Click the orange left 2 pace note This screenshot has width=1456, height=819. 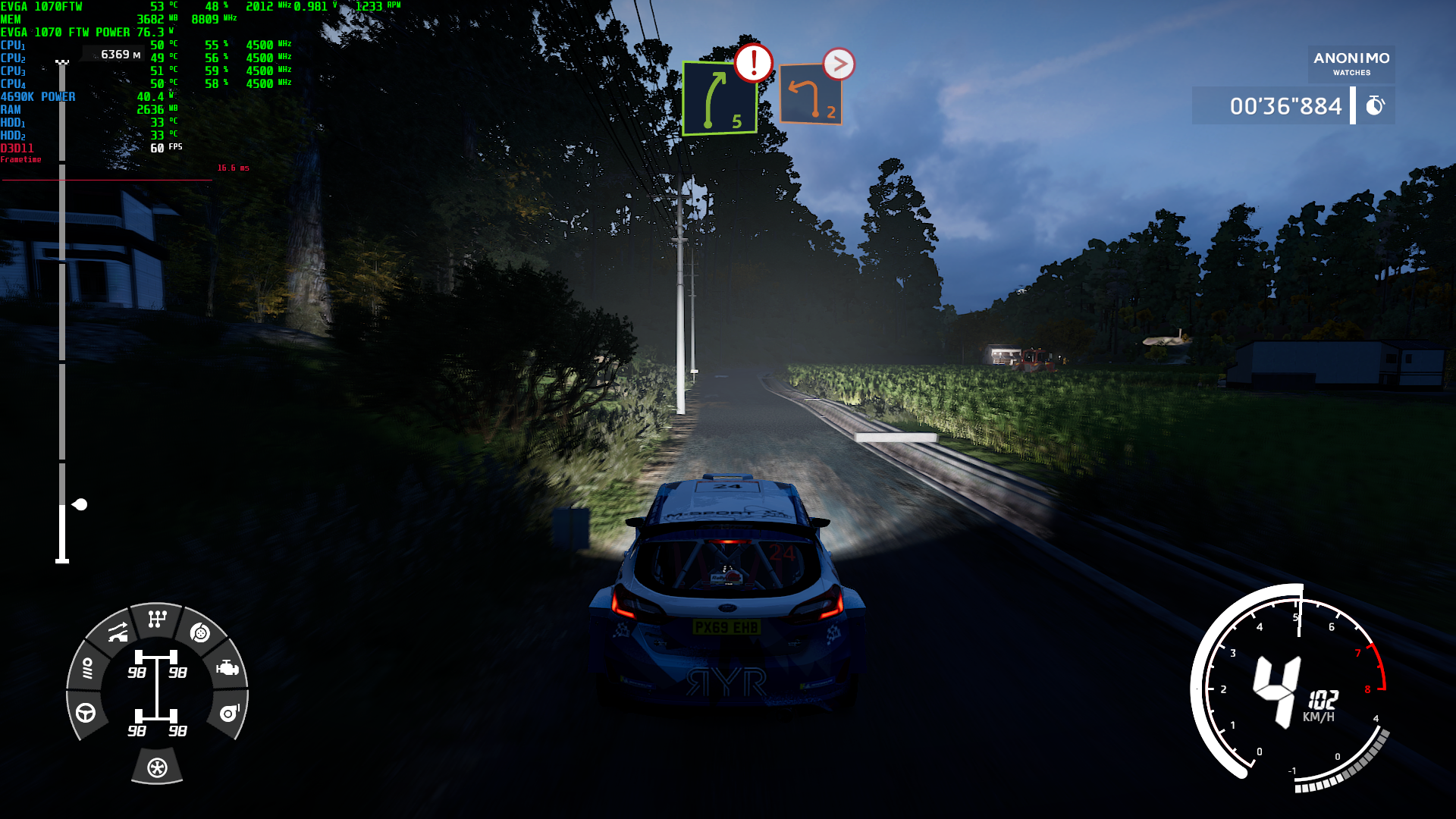(x=811, y=95)
